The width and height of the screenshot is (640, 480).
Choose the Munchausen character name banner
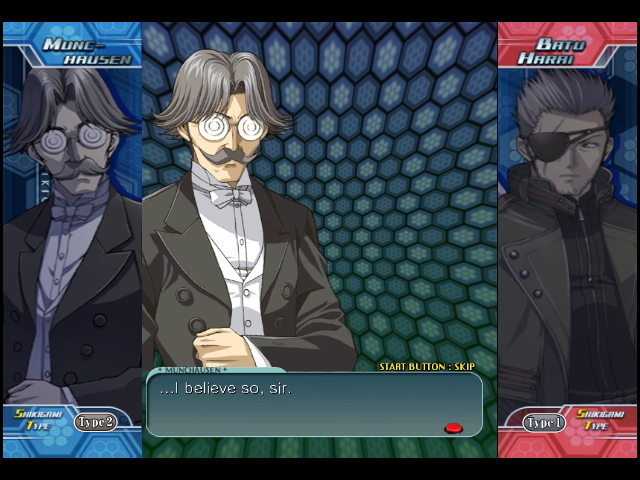point(88,51)
